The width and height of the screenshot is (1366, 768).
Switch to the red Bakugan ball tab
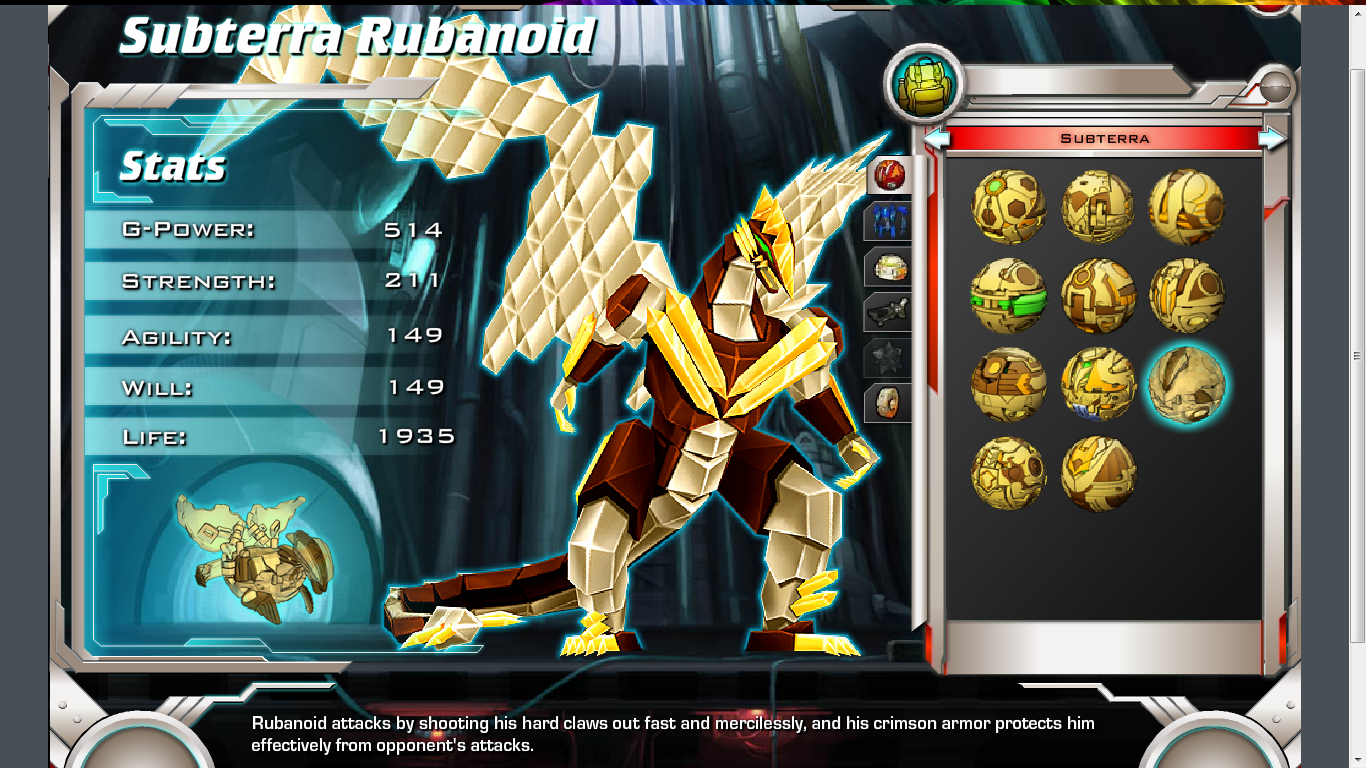[x=889, y=175]
